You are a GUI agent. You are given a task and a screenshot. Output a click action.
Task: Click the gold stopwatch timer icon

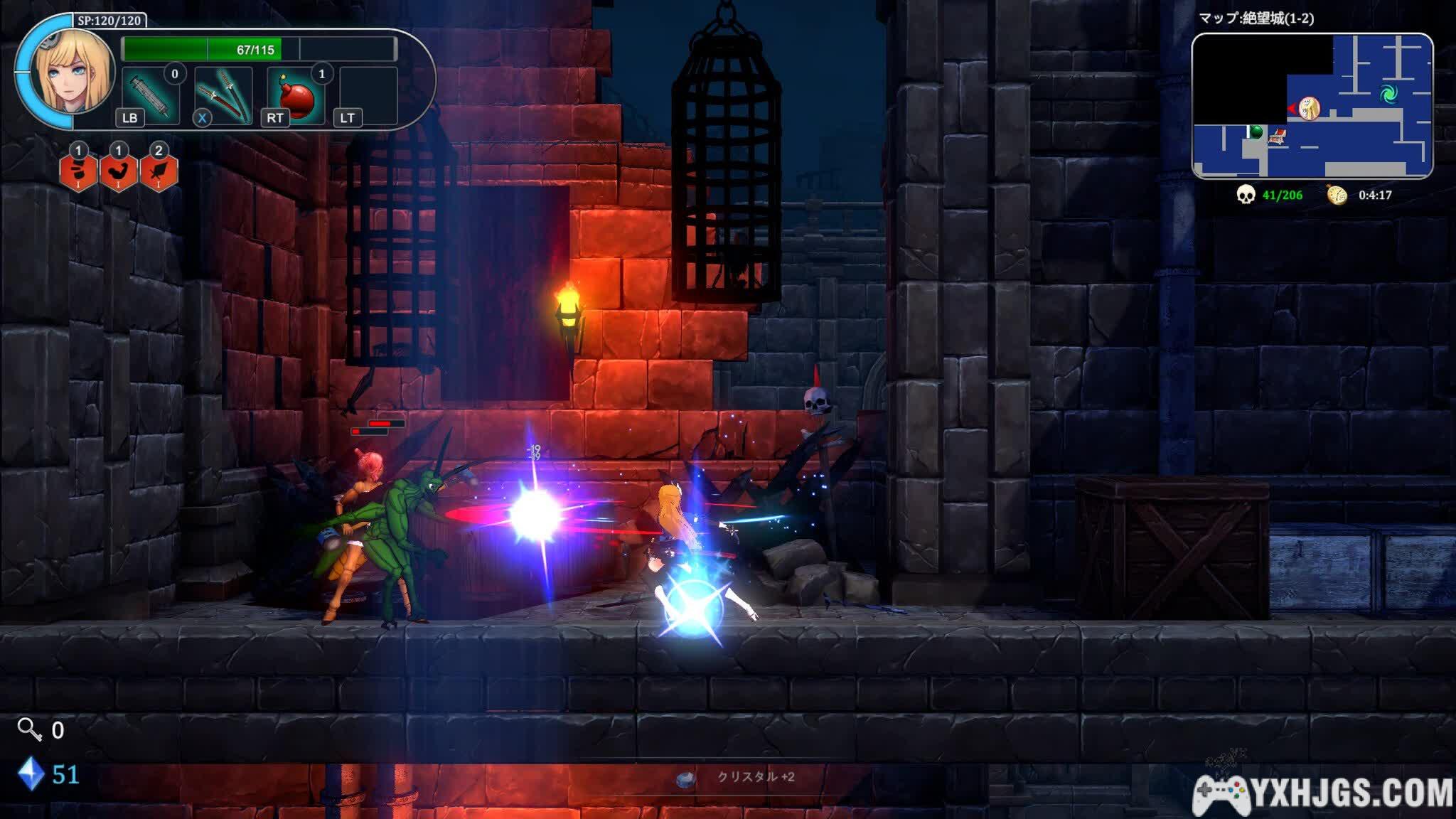point(1337,195)
